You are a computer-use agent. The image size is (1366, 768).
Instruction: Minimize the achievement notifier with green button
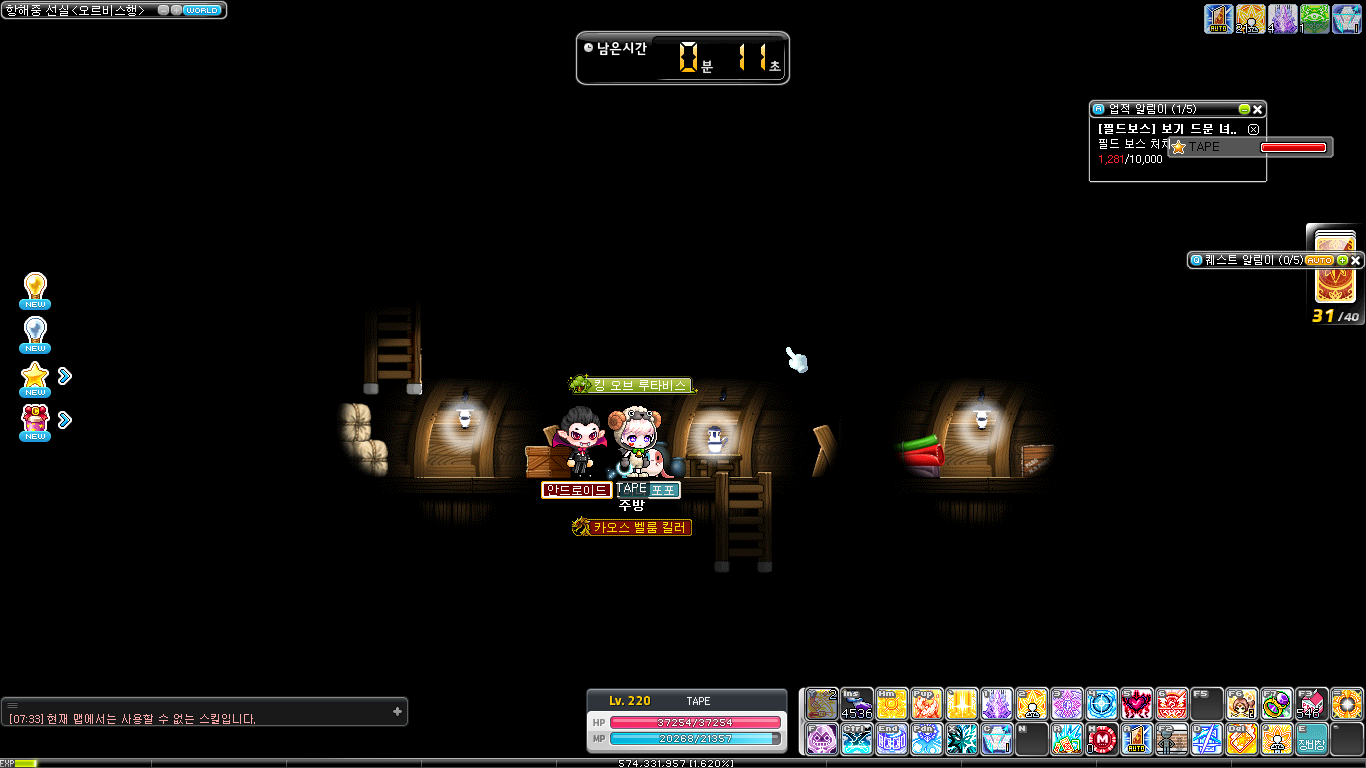pos(1244,109)
